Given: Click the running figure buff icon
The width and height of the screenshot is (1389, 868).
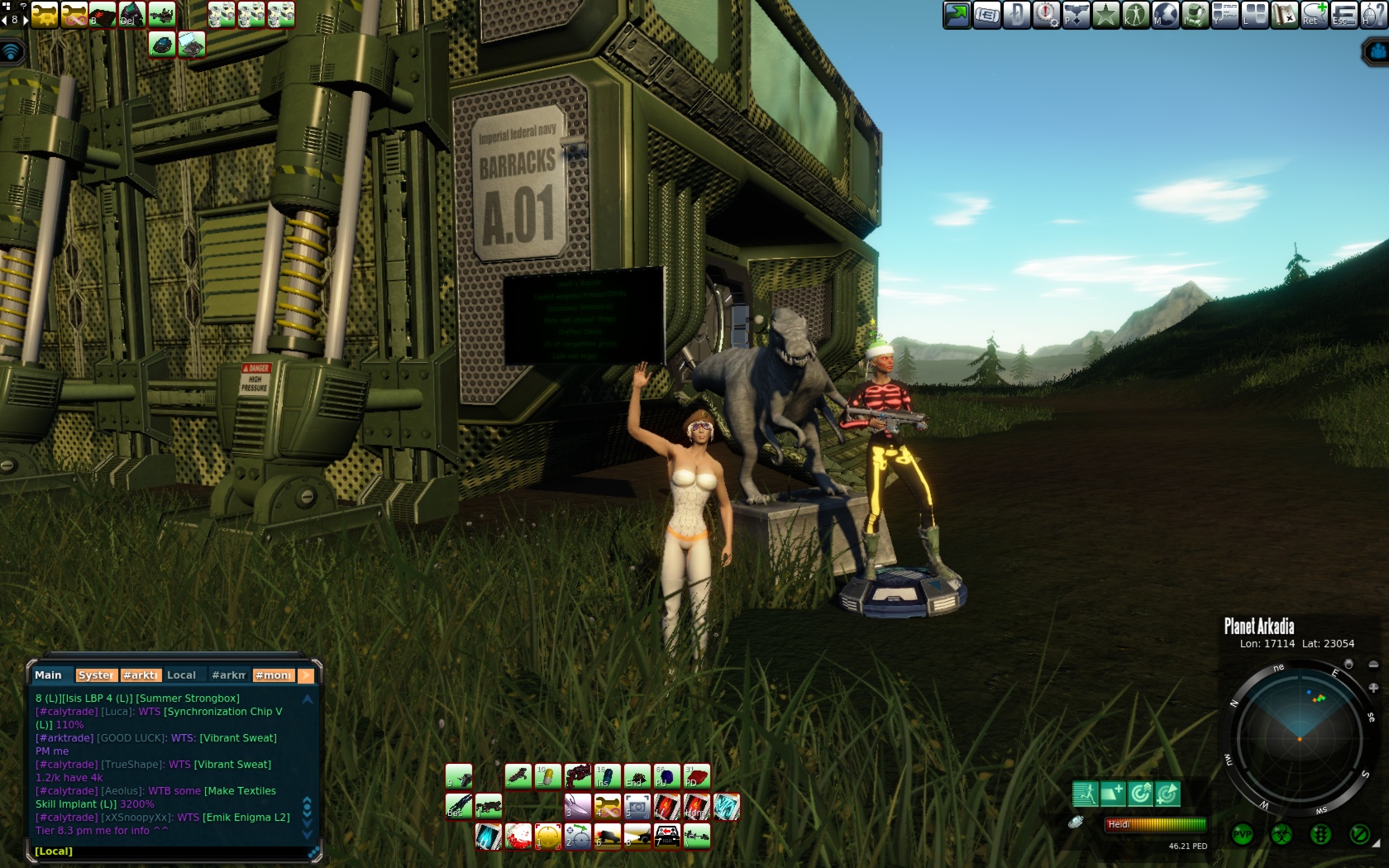Looking at the screenshot, I should pos(1085,794).
